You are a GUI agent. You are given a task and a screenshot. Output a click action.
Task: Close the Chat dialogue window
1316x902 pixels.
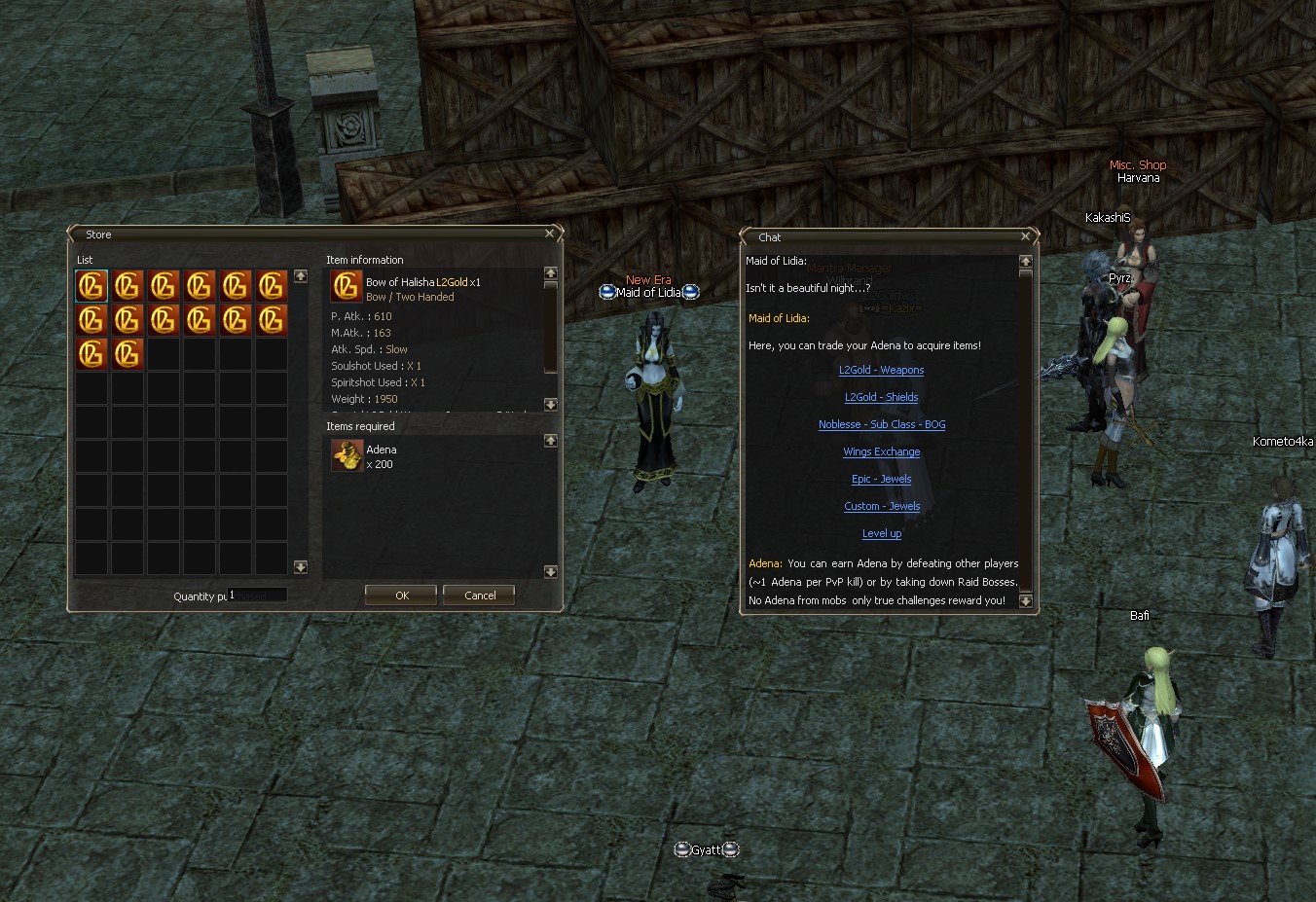(1025, 236)
